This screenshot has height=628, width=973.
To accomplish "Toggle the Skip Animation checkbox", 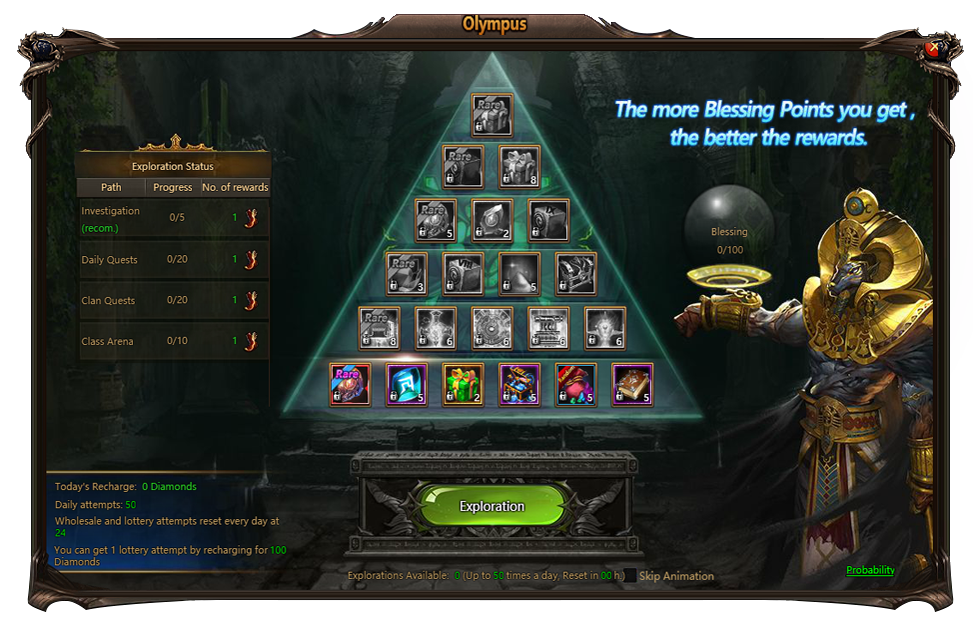I will click(x=630, y=576).
